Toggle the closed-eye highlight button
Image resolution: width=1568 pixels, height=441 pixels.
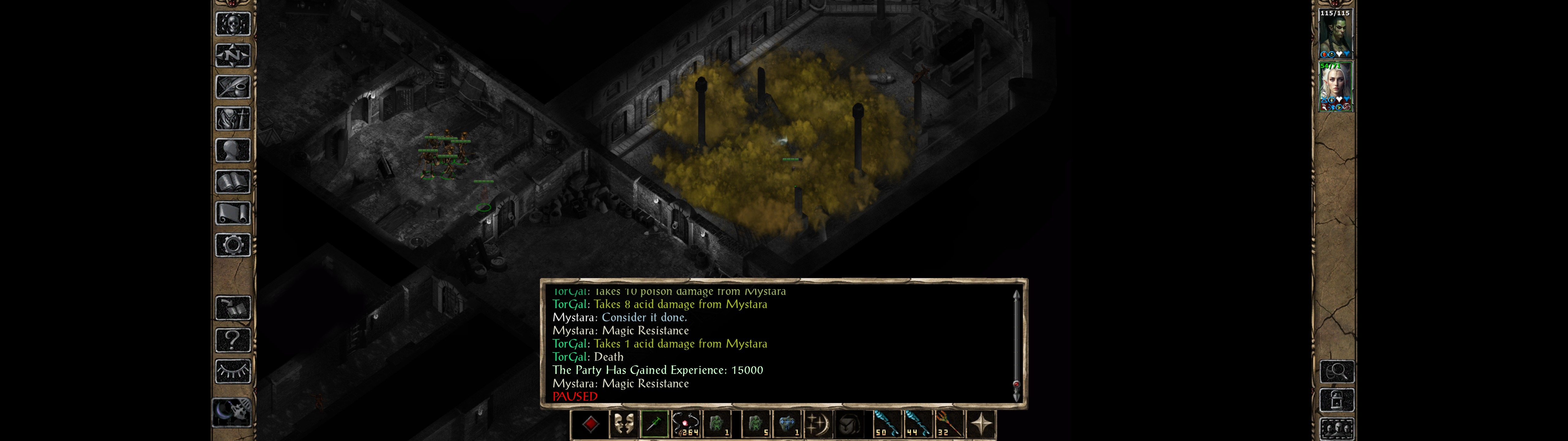(x=232, y=371)
